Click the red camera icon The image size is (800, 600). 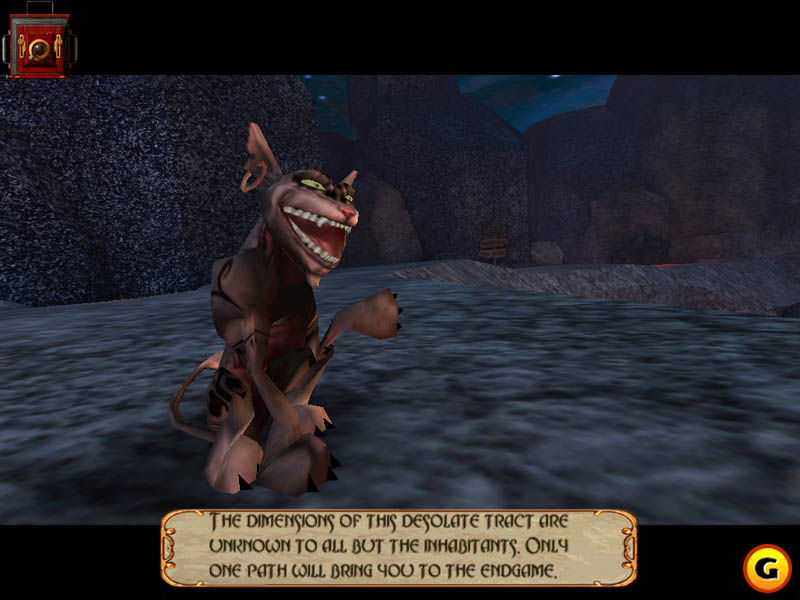click(x=38, y=44)
